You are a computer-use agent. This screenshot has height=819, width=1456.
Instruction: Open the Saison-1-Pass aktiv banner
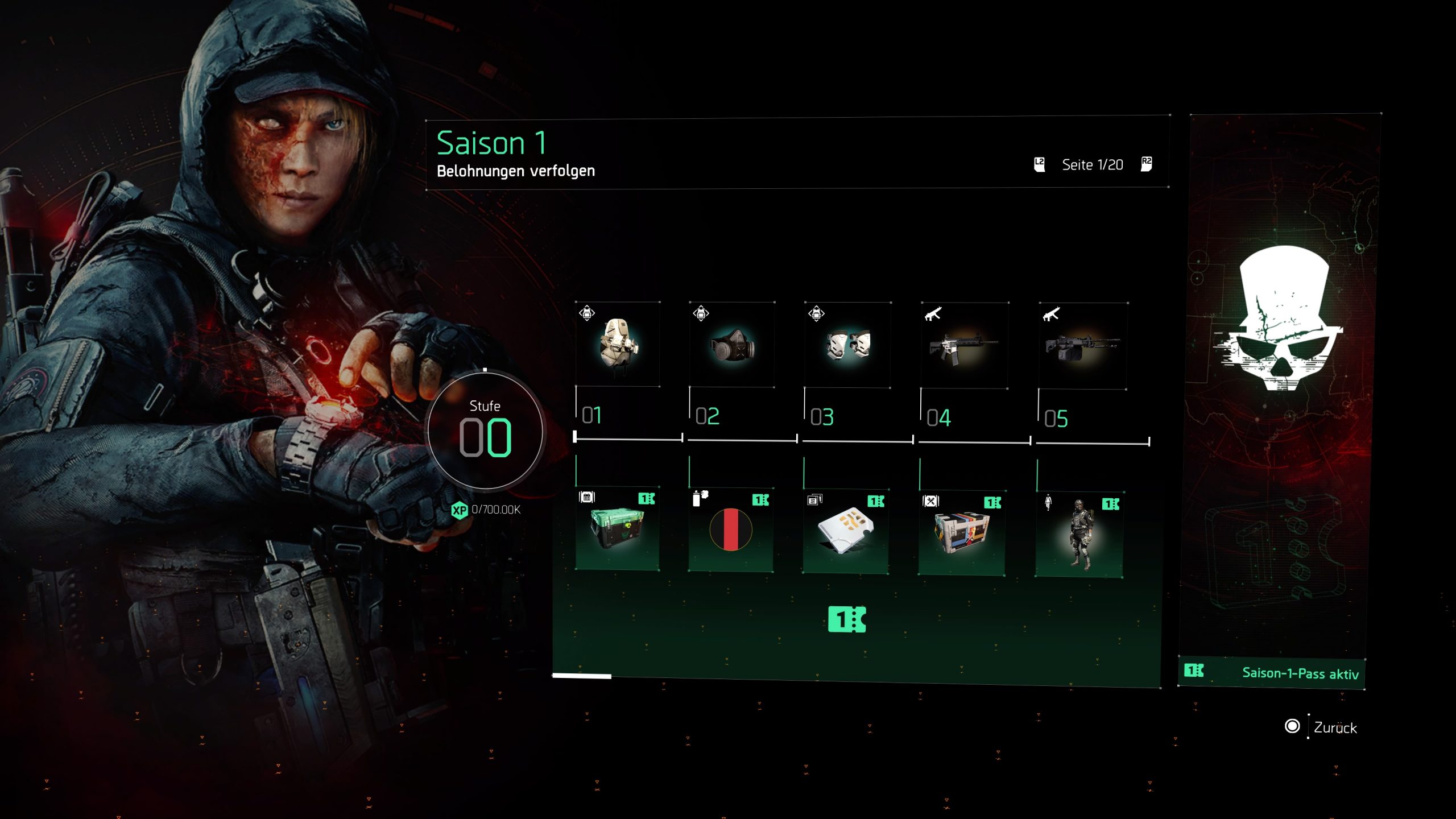[1272, 673]
